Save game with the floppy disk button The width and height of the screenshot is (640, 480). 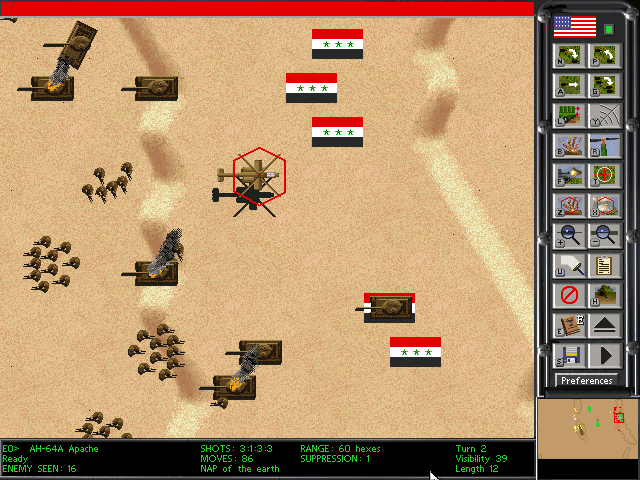coord(568,355)
